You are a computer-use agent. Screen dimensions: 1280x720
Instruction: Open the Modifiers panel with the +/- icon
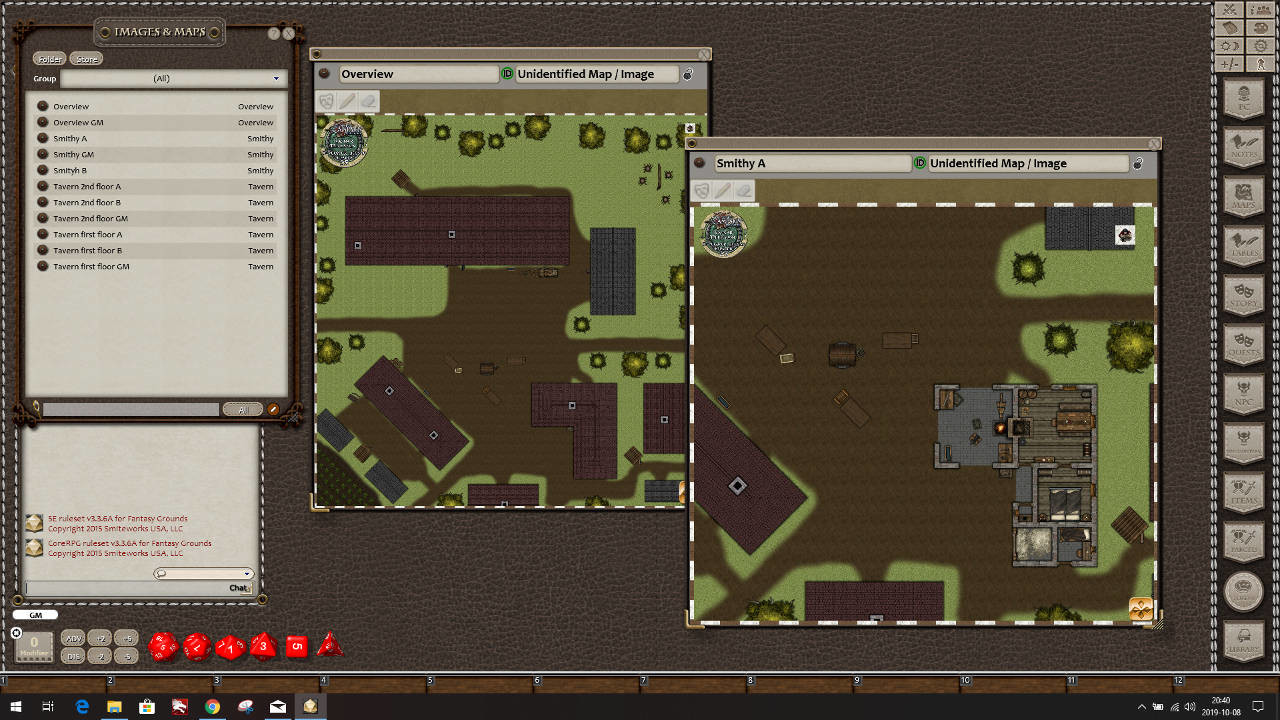point(1229,65)
